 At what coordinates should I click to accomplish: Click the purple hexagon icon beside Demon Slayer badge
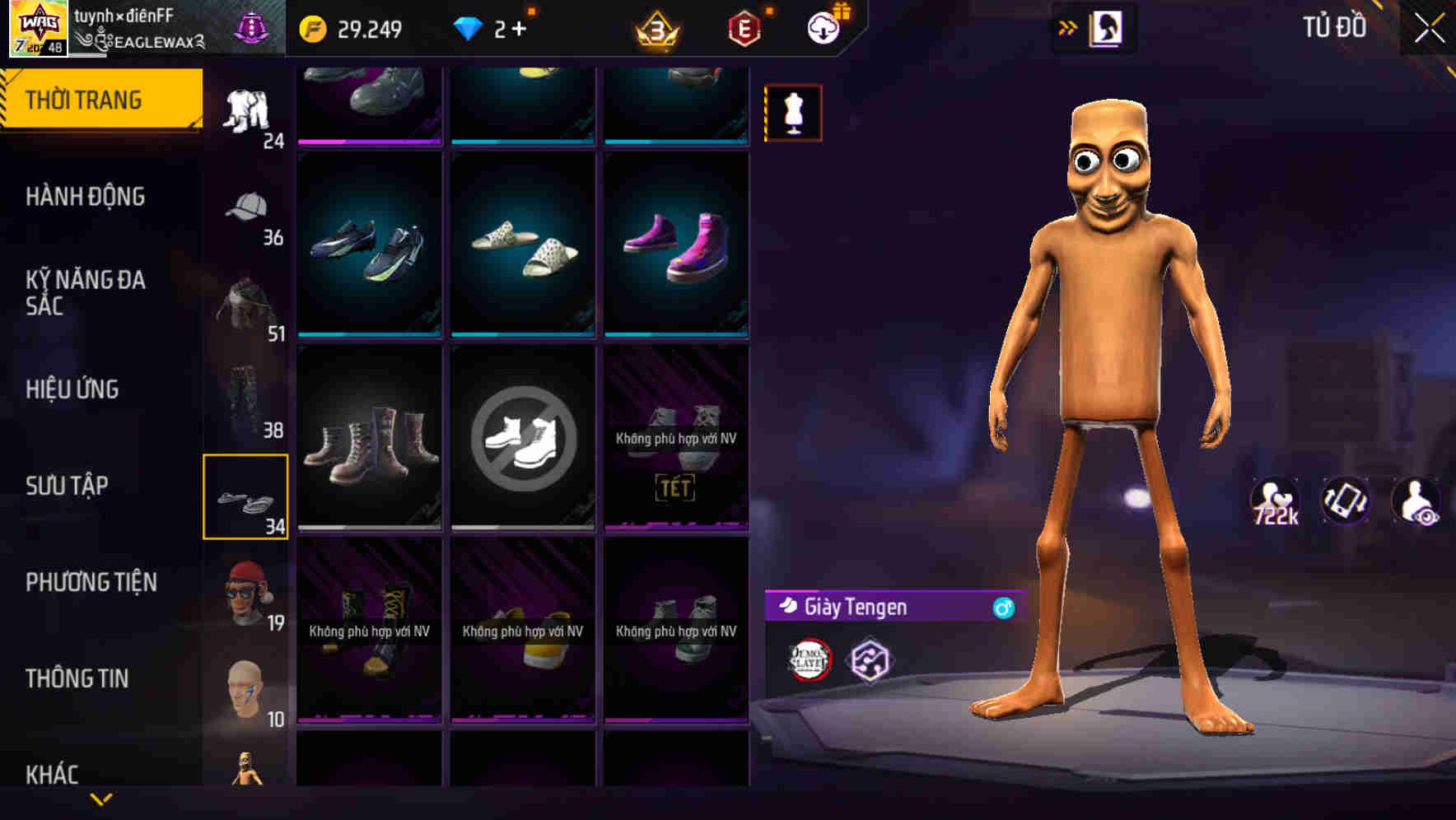tap(867, 659)
